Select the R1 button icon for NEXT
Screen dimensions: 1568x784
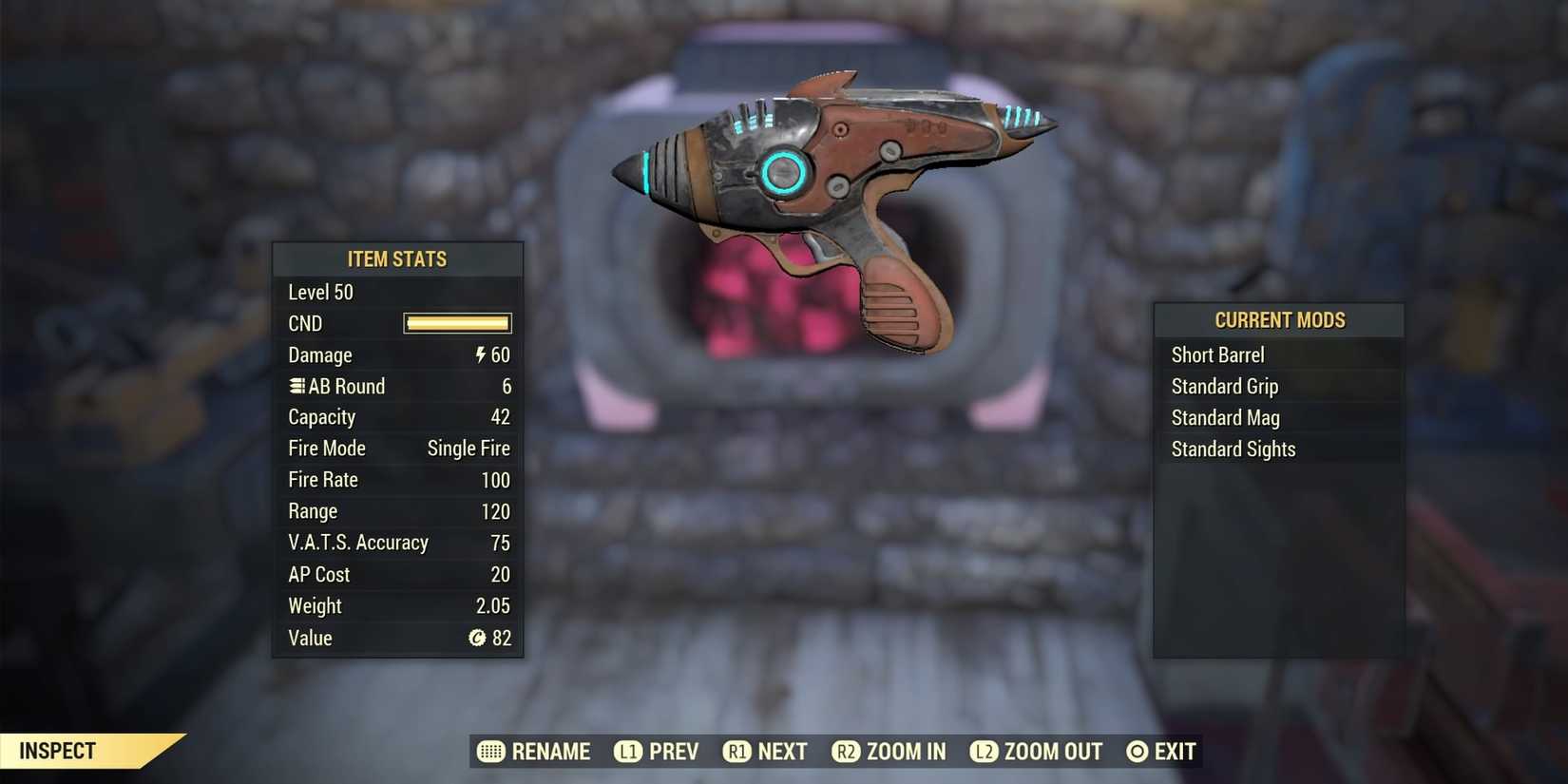737,751
